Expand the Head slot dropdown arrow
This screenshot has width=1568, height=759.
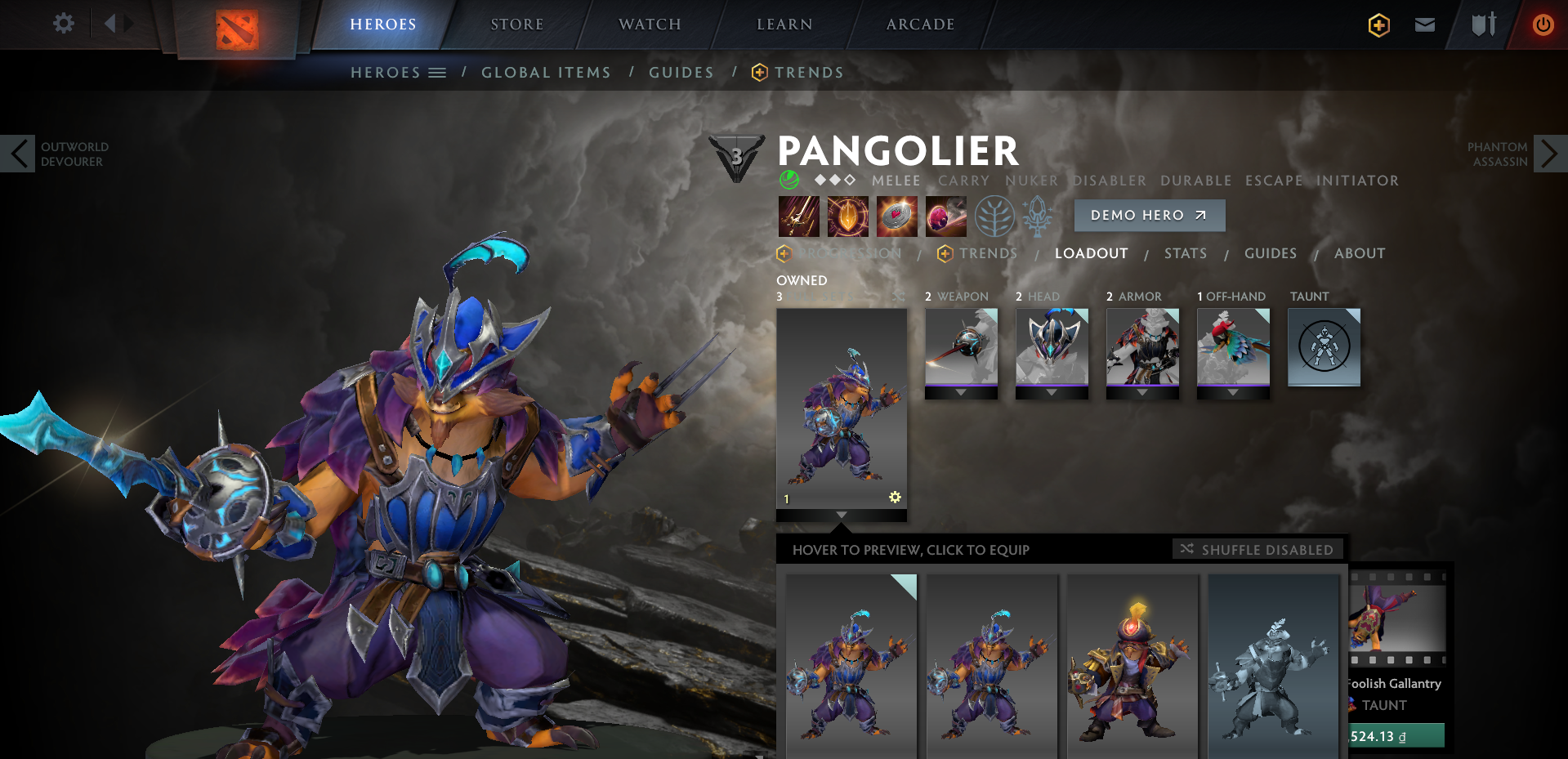[1052, 391]
